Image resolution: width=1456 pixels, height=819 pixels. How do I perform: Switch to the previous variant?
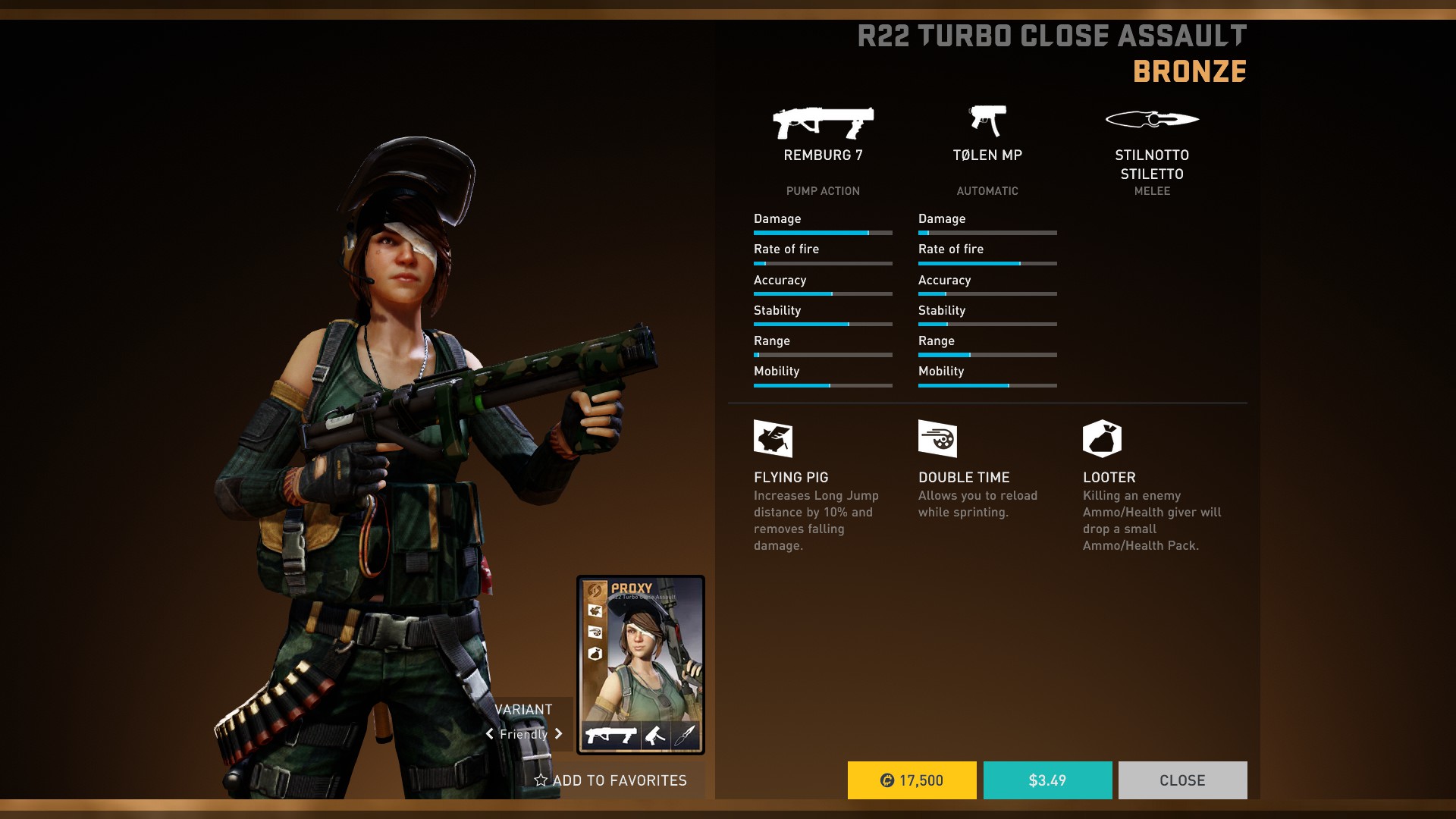(x=490, y=734)
